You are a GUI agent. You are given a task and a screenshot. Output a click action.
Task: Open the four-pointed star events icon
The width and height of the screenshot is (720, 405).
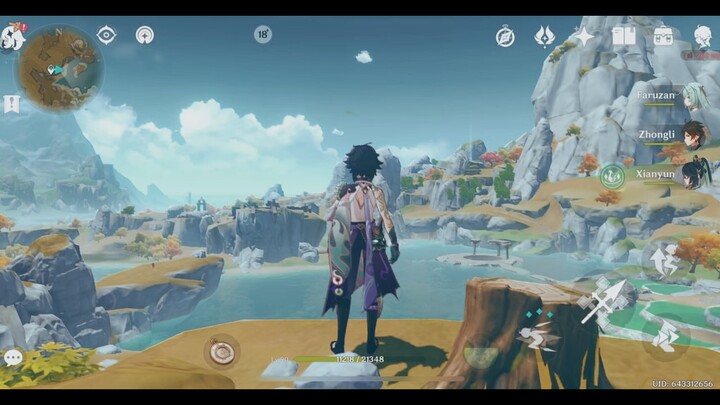(583, 37)
